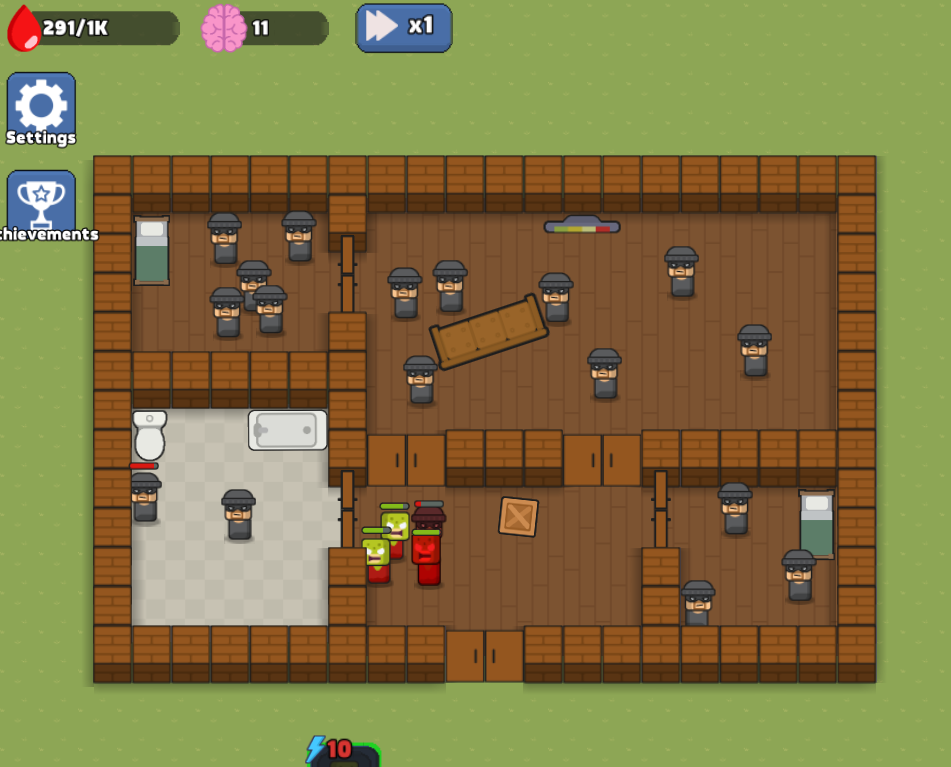Select the unit card costing 10 energy
The height and width of the screenshot is (767, 951).
pos(344,755)
